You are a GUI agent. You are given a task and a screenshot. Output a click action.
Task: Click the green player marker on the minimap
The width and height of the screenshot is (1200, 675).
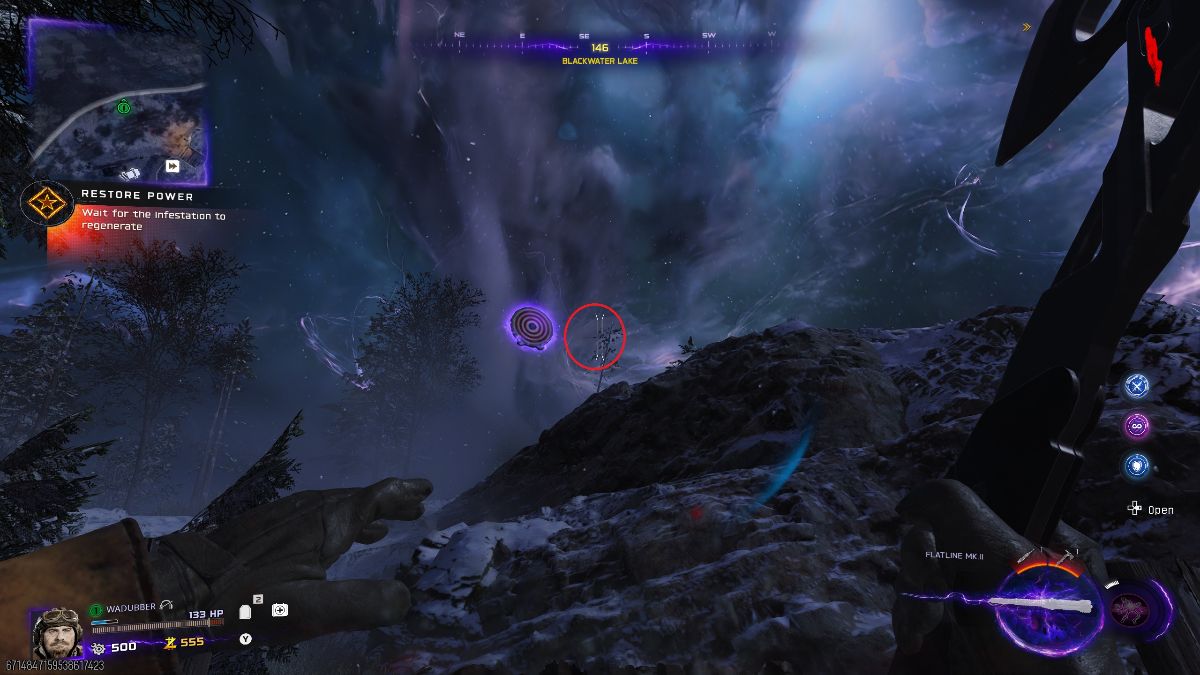123,107
